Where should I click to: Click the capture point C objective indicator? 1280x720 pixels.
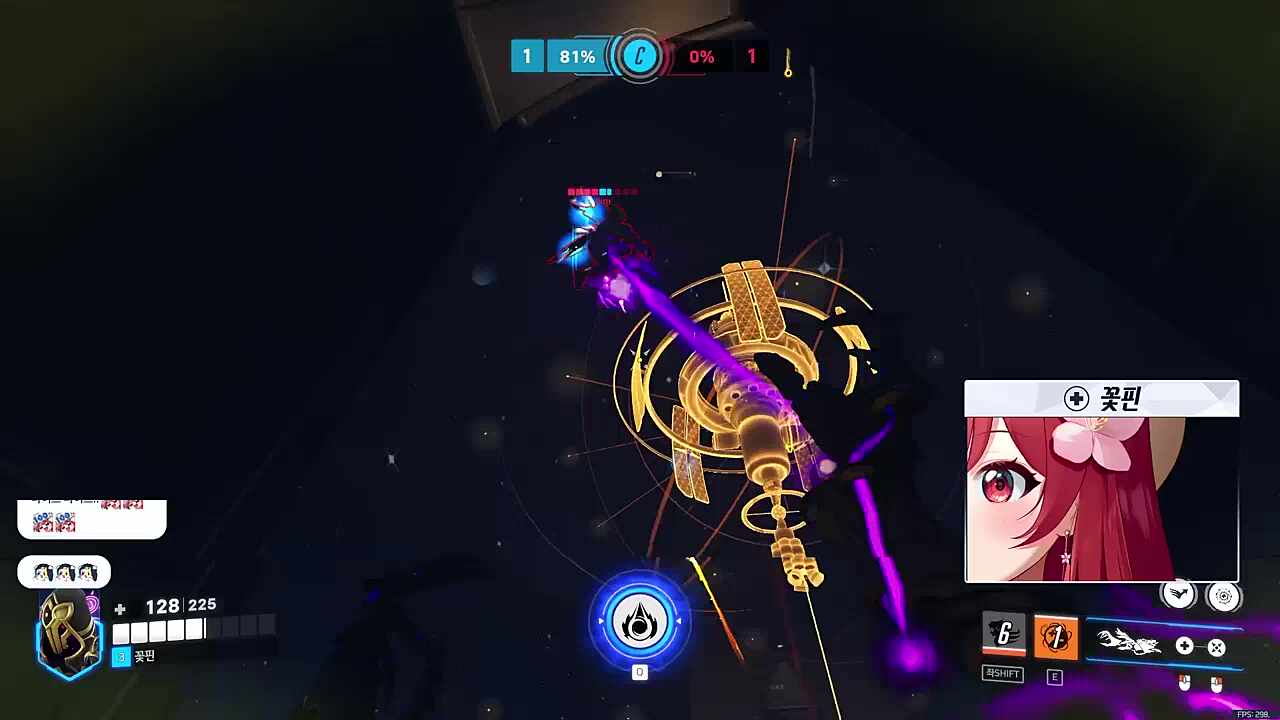639,57
